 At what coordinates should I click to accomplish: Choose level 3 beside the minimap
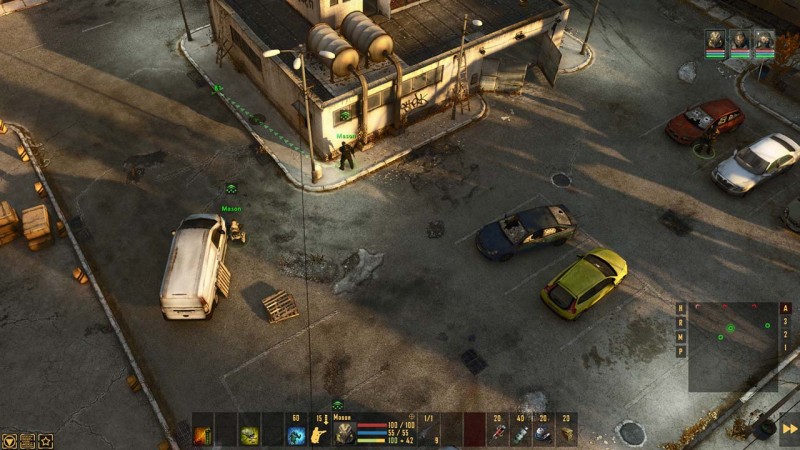[x=786, y=323]
